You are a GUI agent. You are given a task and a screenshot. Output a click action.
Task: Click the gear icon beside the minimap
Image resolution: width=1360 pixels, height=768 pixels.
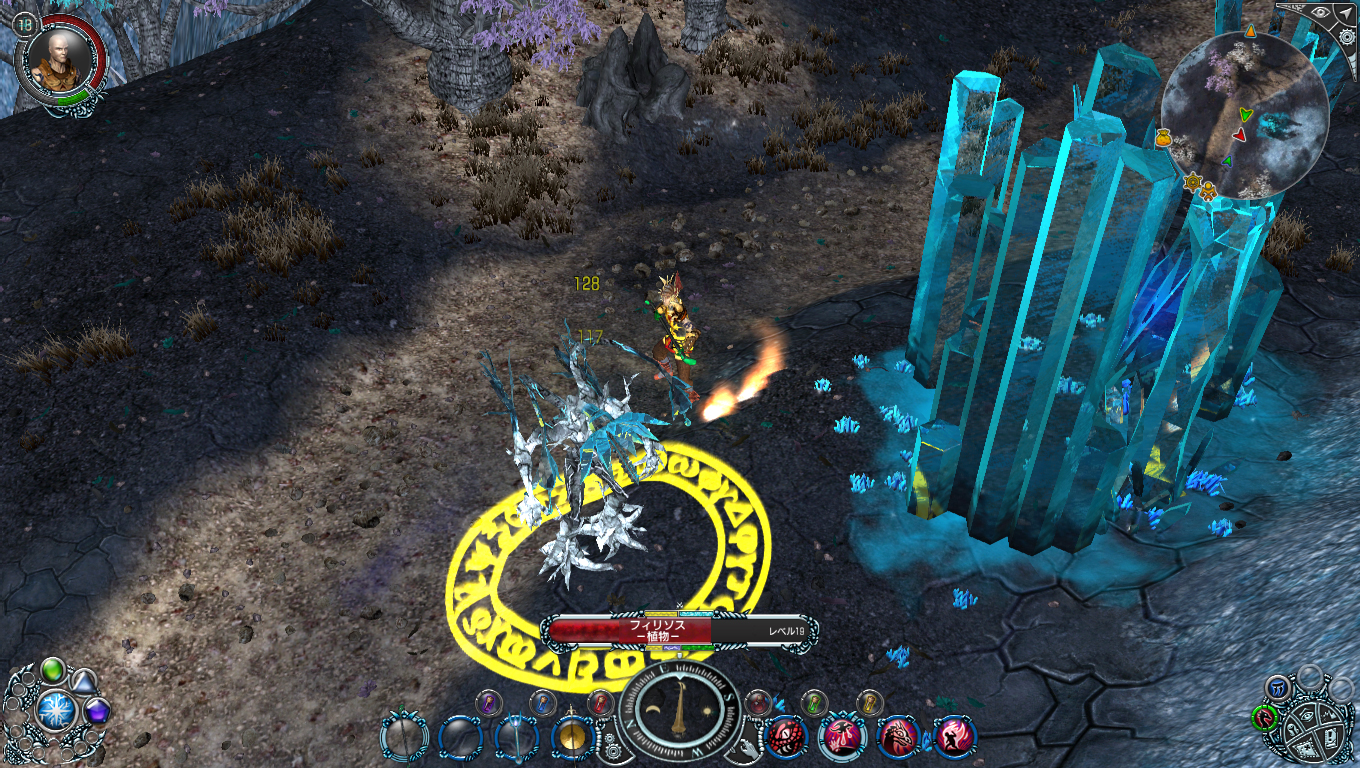pos(1347,38)
